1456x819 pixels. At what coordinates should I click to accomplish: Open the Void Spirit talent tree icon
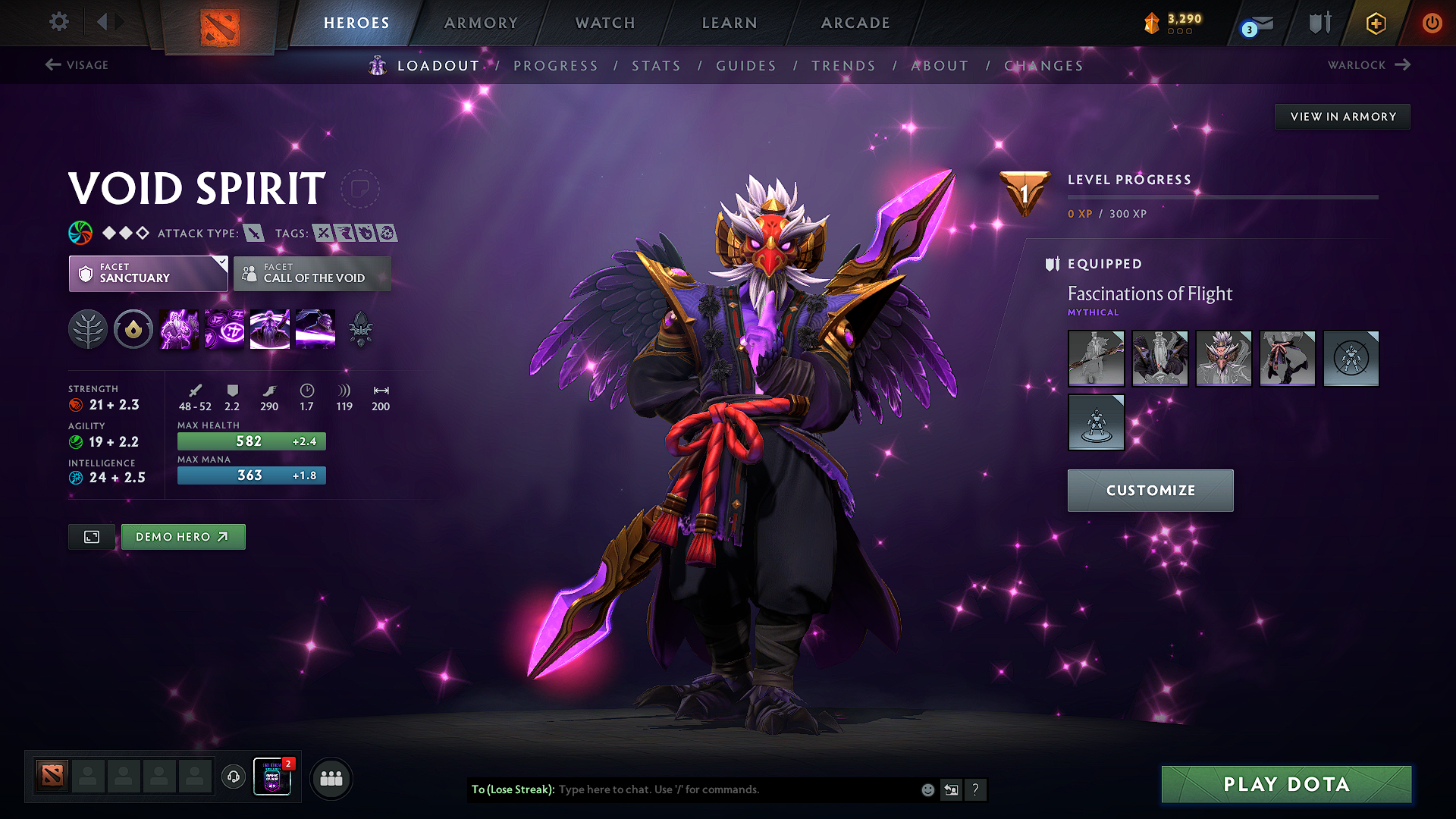tap(88, 328)
